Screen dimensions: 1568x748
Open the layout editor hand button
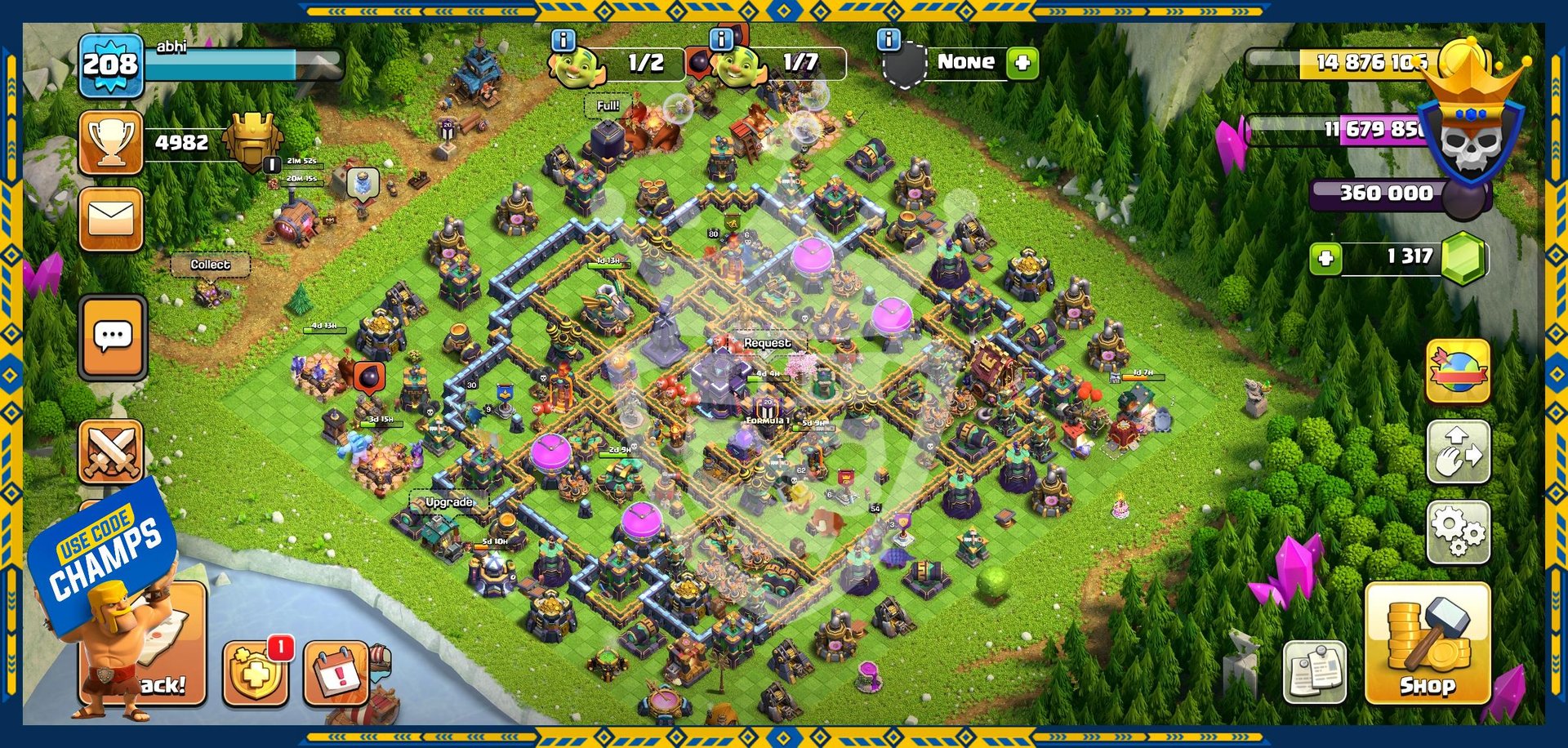click(1459, 452)
